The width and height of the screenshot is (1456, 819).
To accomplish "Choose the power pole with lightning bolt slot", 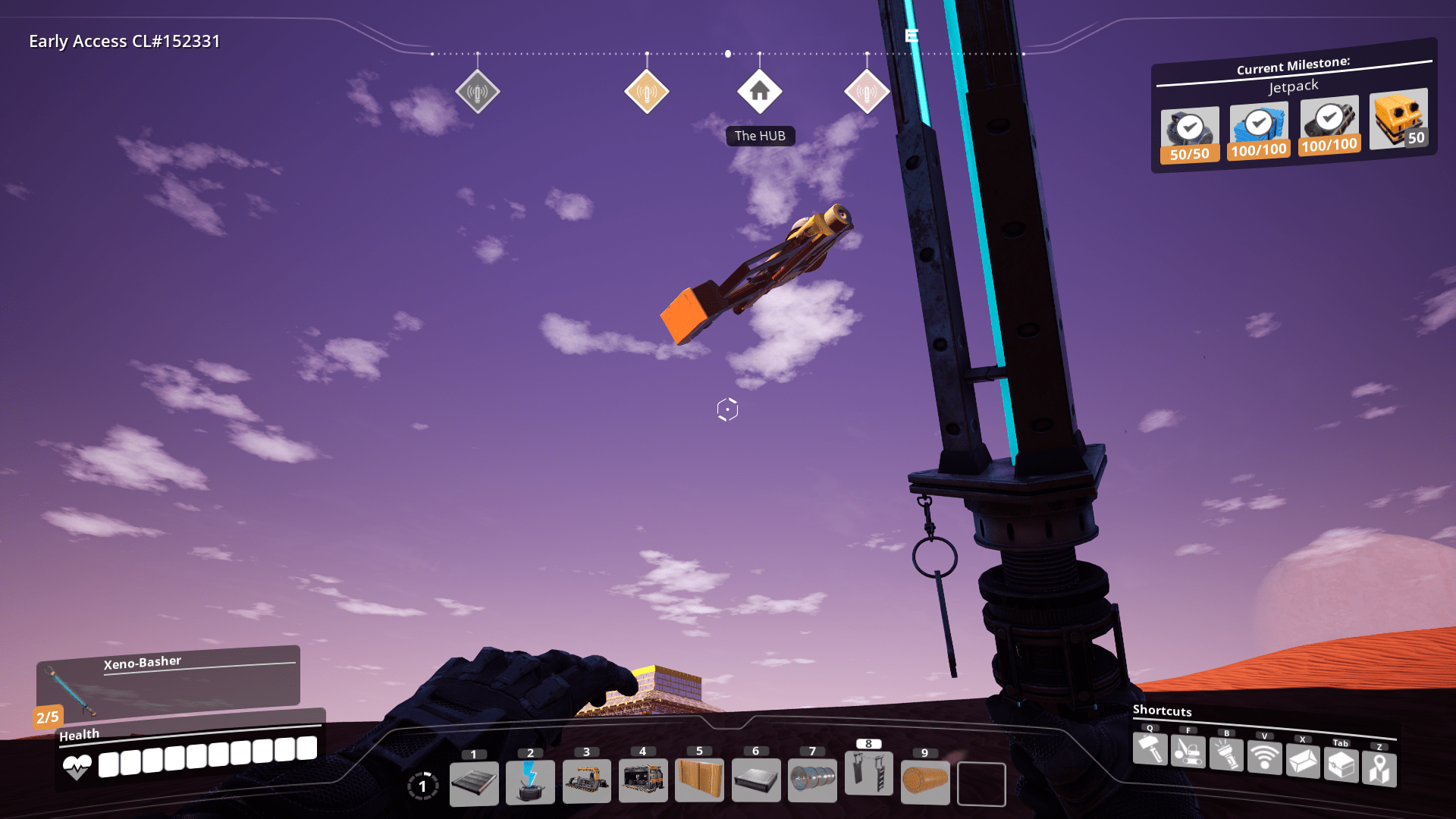I will (530, 782).
